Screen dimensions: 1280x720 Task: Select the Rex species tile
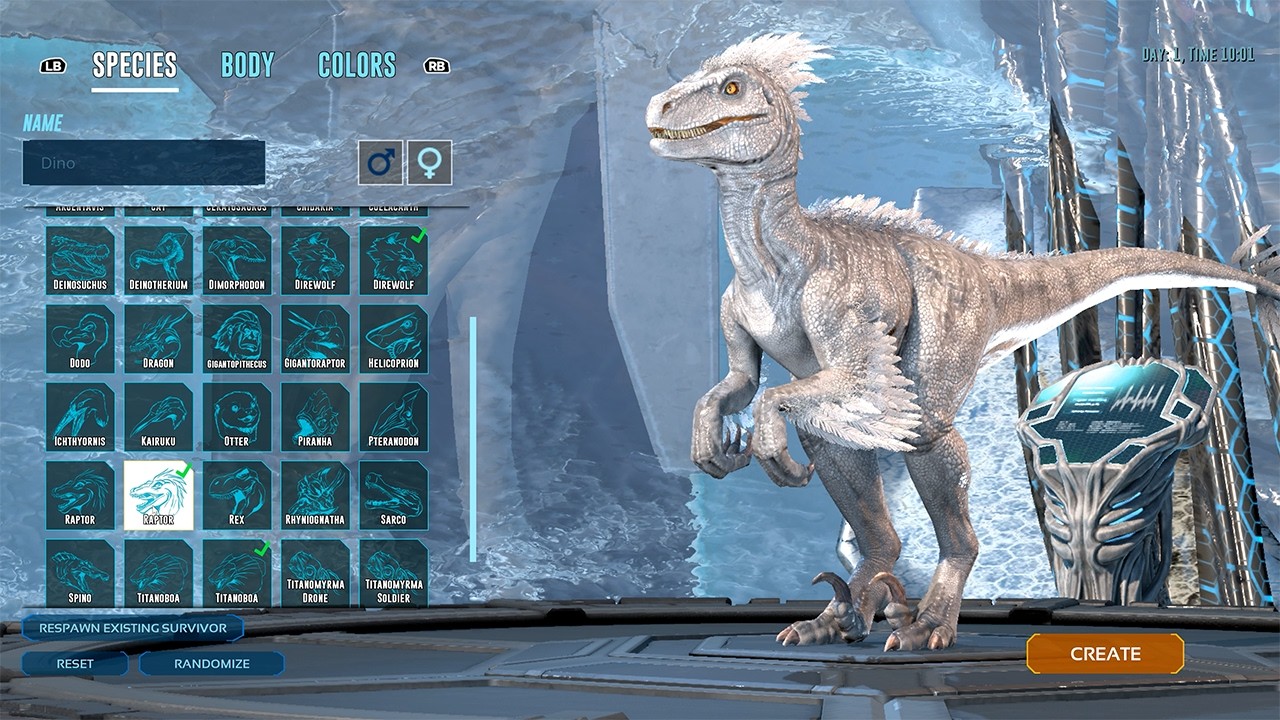237,495
